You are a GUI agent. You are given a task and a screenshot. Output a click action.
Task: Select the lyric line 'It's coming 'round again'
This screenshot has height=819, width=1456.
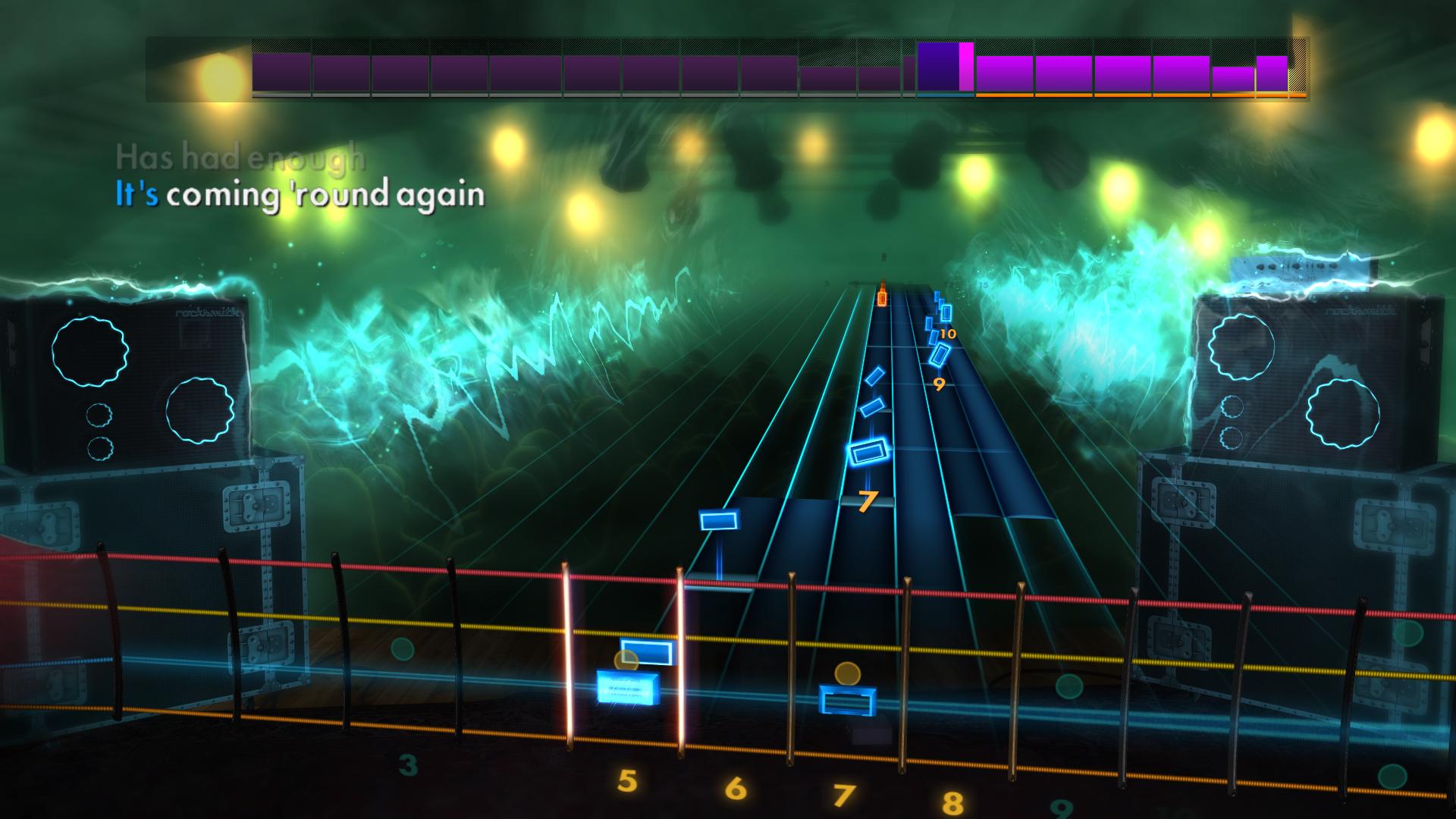300,196
